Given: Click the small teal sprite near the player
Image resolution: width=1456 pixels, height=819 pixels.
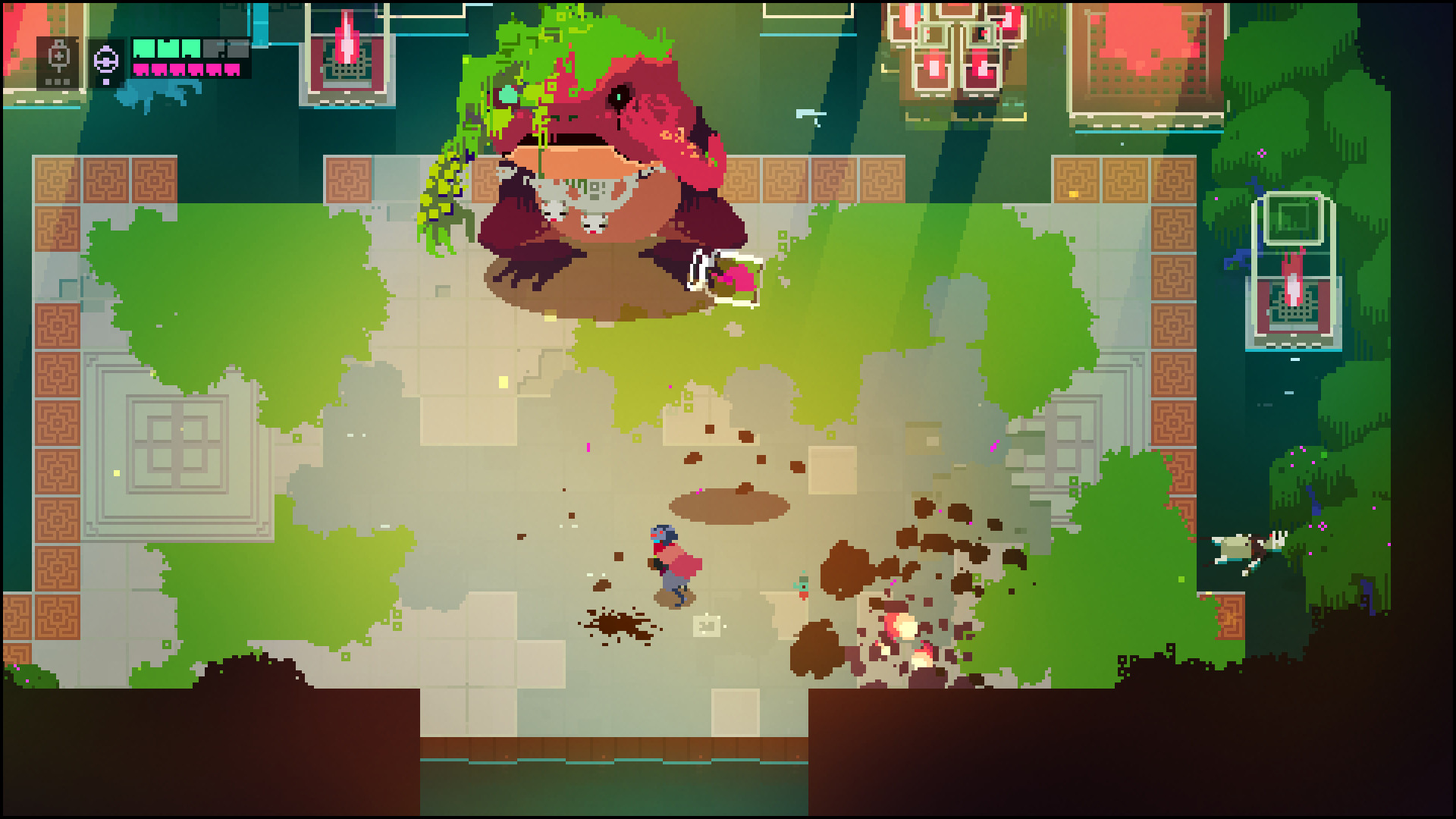Looking at the screenshot, I should tap(802, 585).
